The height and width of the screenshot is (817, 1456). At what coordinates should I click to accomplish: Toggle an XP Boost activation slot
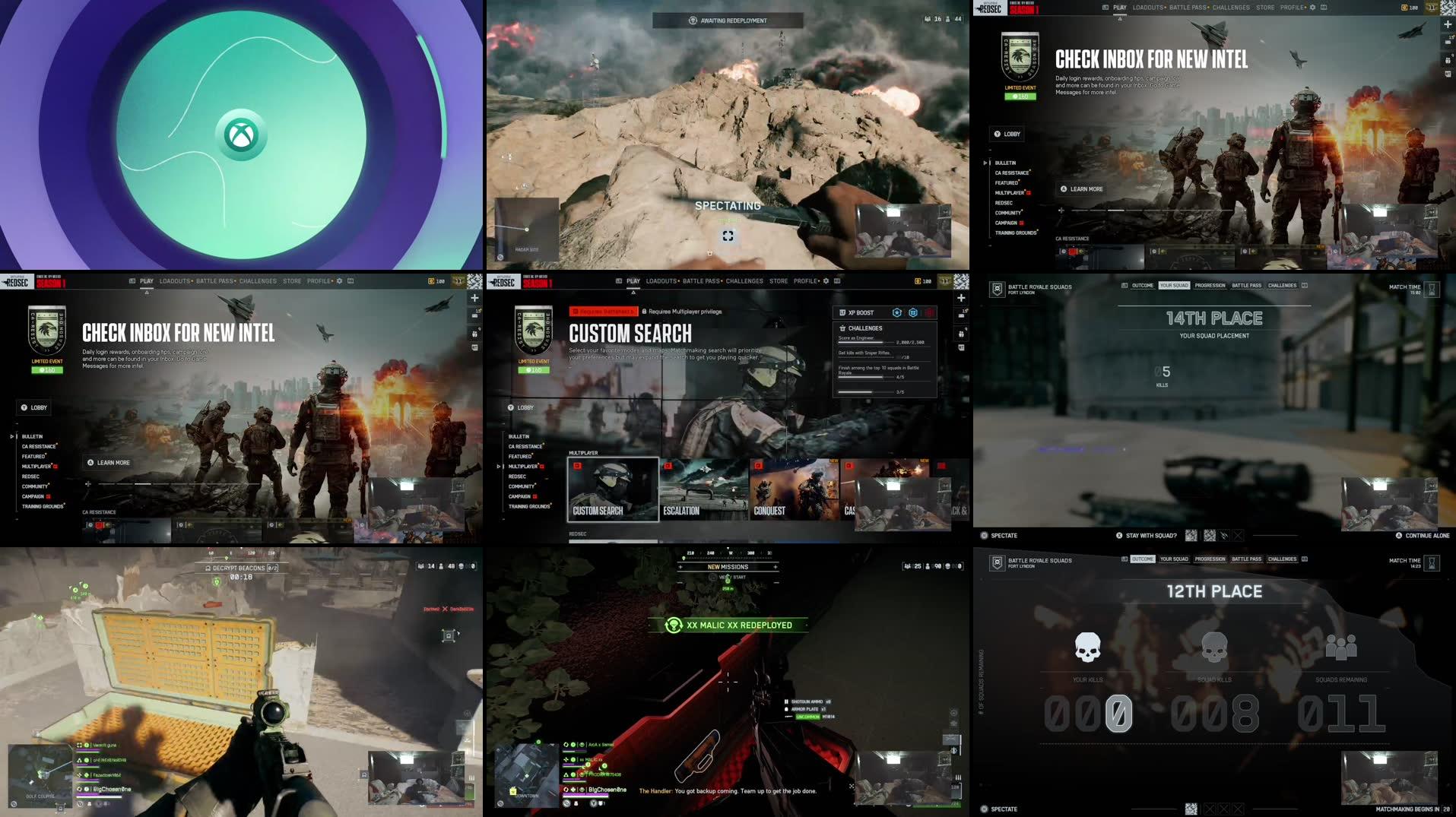[x=913, y=312]
